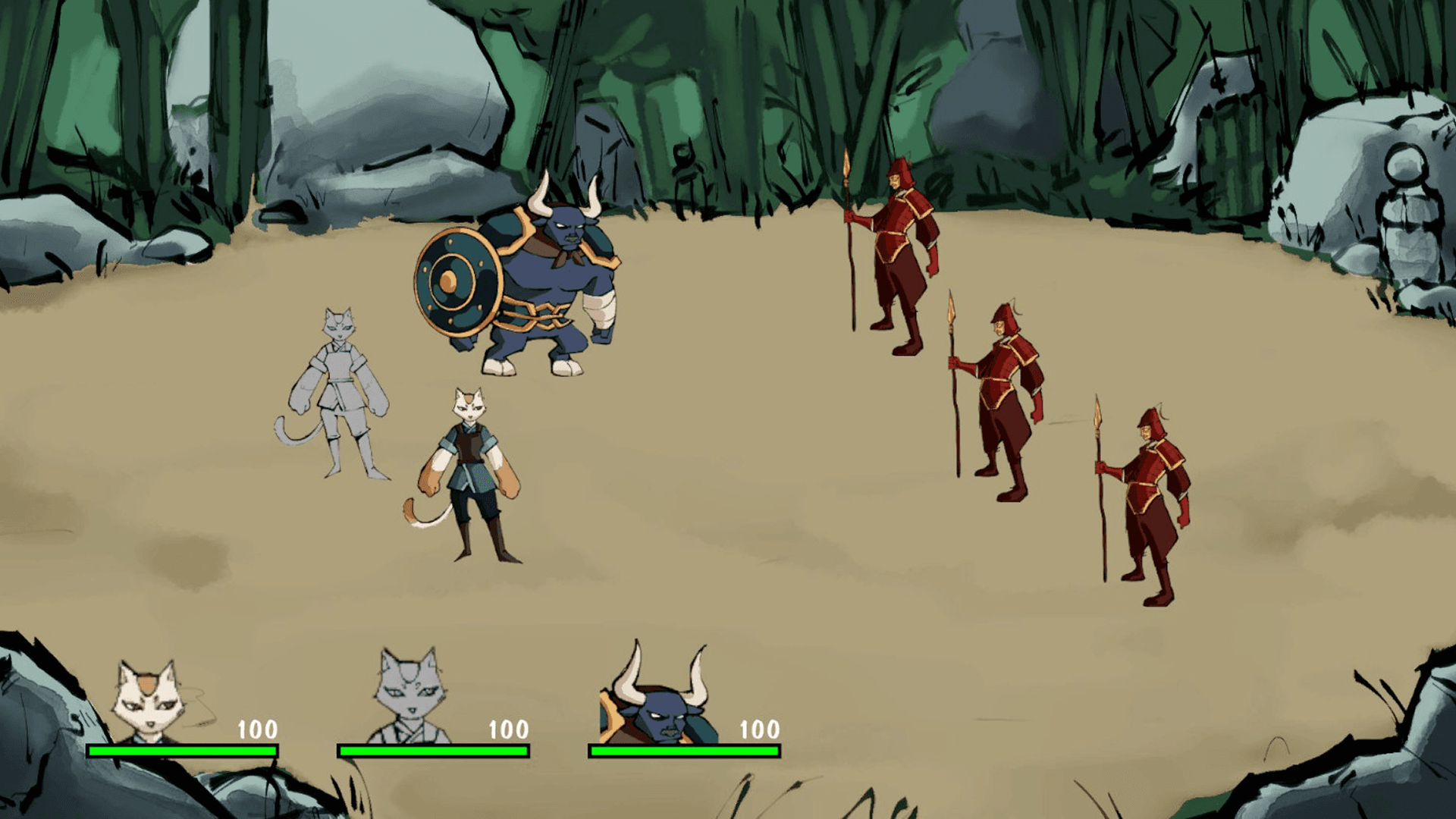Choose the gray cat party portrait
Image resolution: width=1456 pixels, height=819 pixels.
pyautogui.click(x=407, y=698)
